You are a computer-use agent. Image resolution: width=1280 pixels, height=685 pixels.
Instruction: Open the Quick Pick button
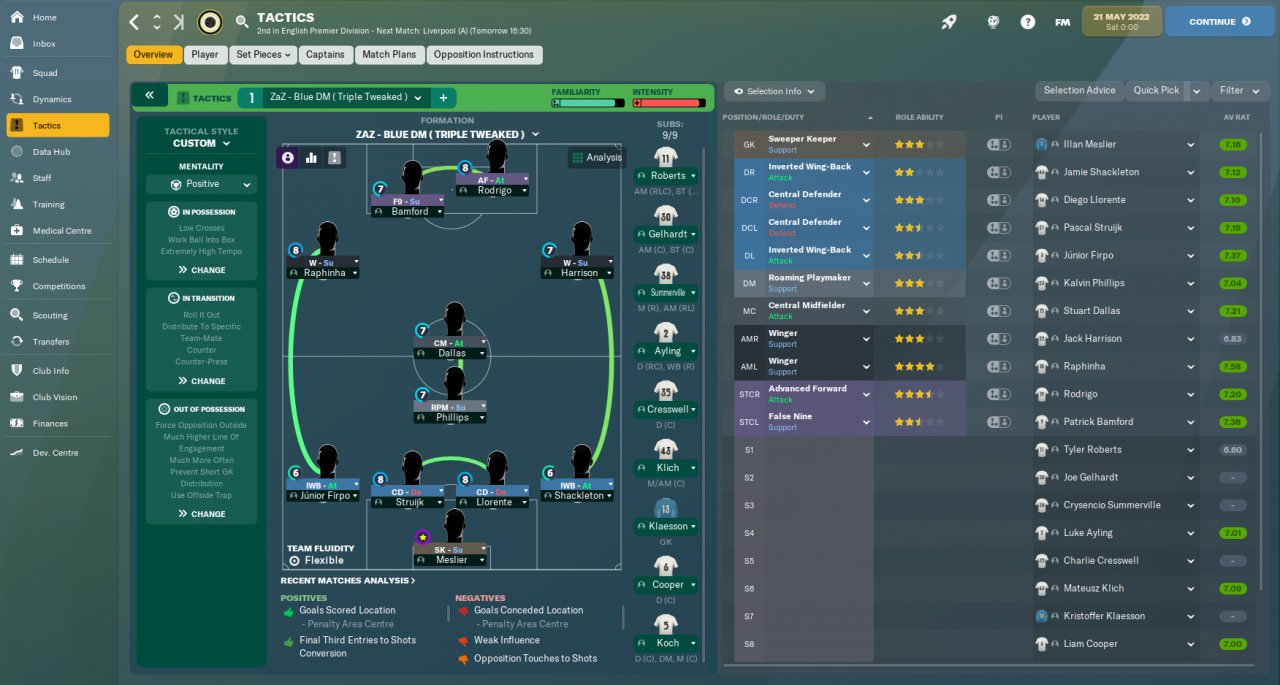click(x=1156, y=91)
